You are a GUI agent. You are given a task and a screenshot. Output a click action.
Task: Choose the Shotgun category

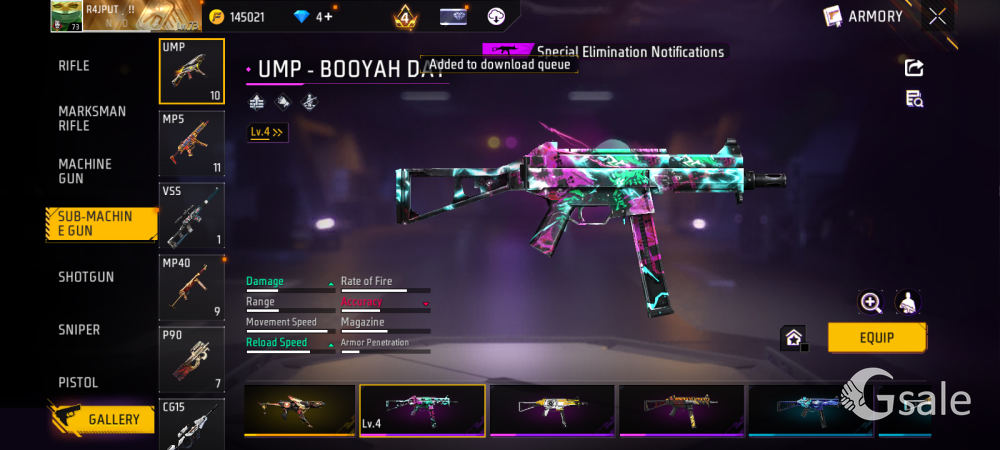click(86, 277)
